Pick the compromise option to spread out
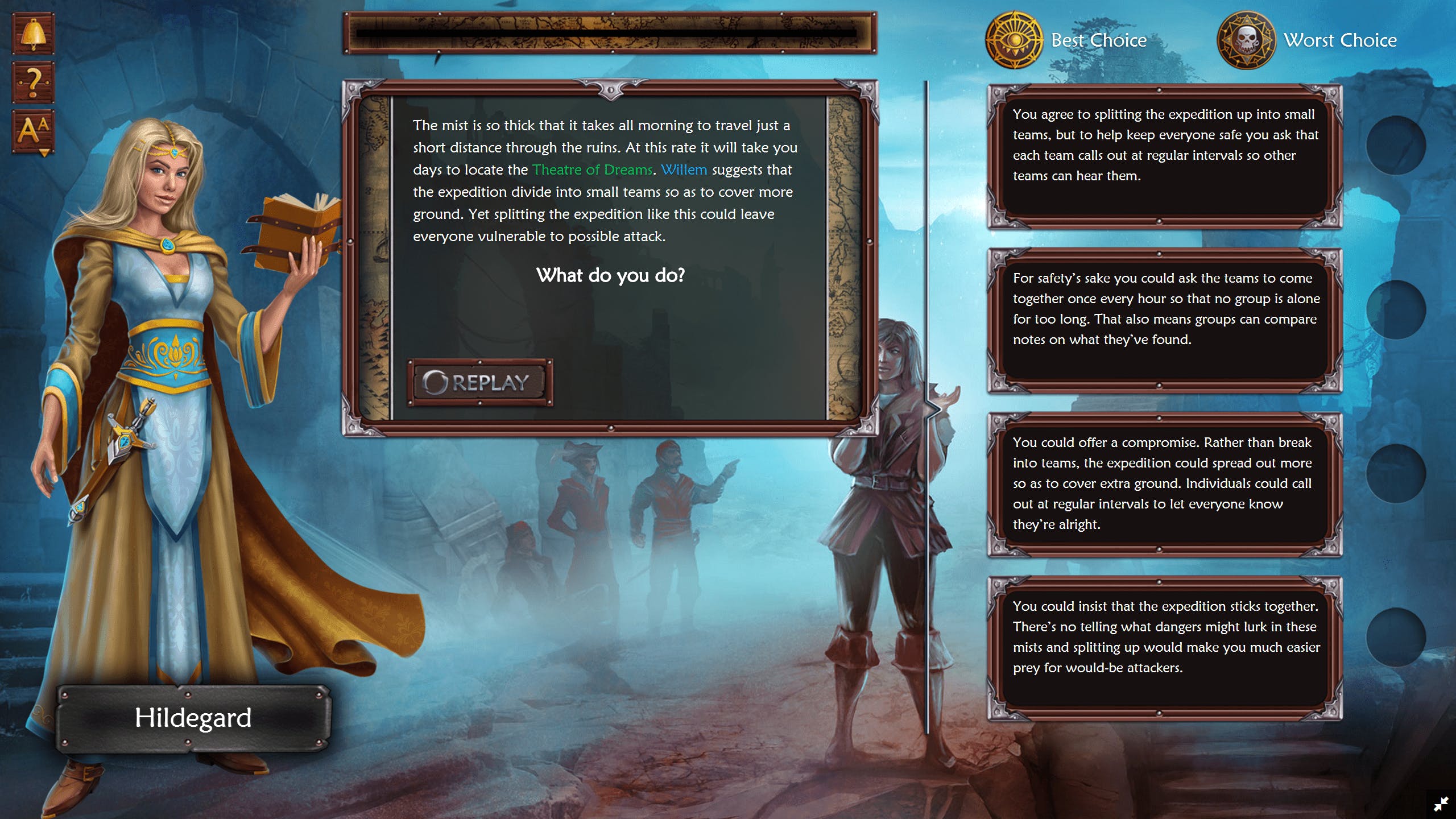The width and height of the screenshot is (1456, 819). pos(1164,484)
